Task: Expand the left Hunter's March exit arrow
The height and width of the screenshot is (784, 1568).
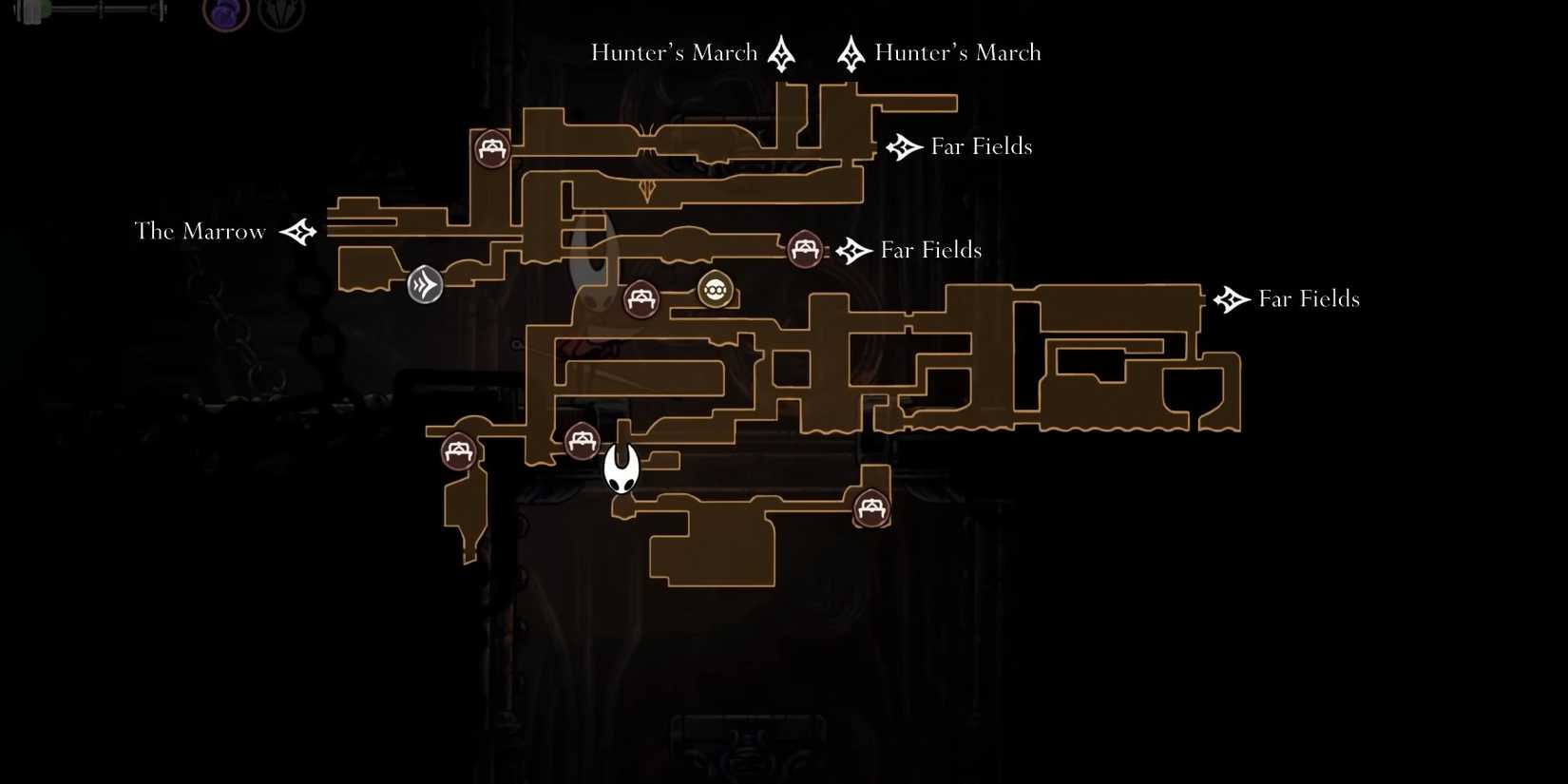Action: pyautogui.click(x=781, y=53)
